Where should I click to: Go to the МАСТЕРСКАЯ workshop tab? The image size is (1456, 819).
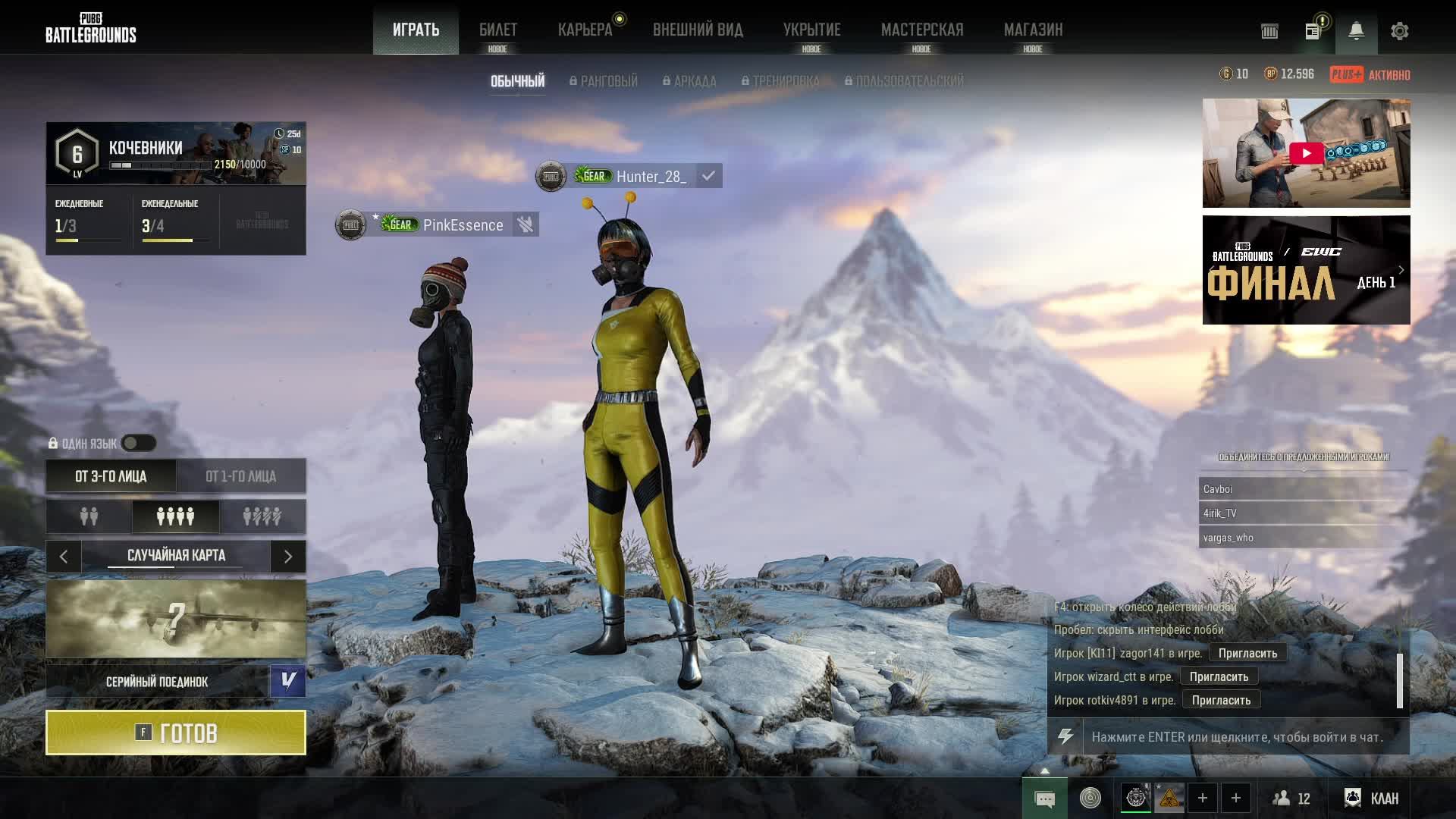pos(921,30)
